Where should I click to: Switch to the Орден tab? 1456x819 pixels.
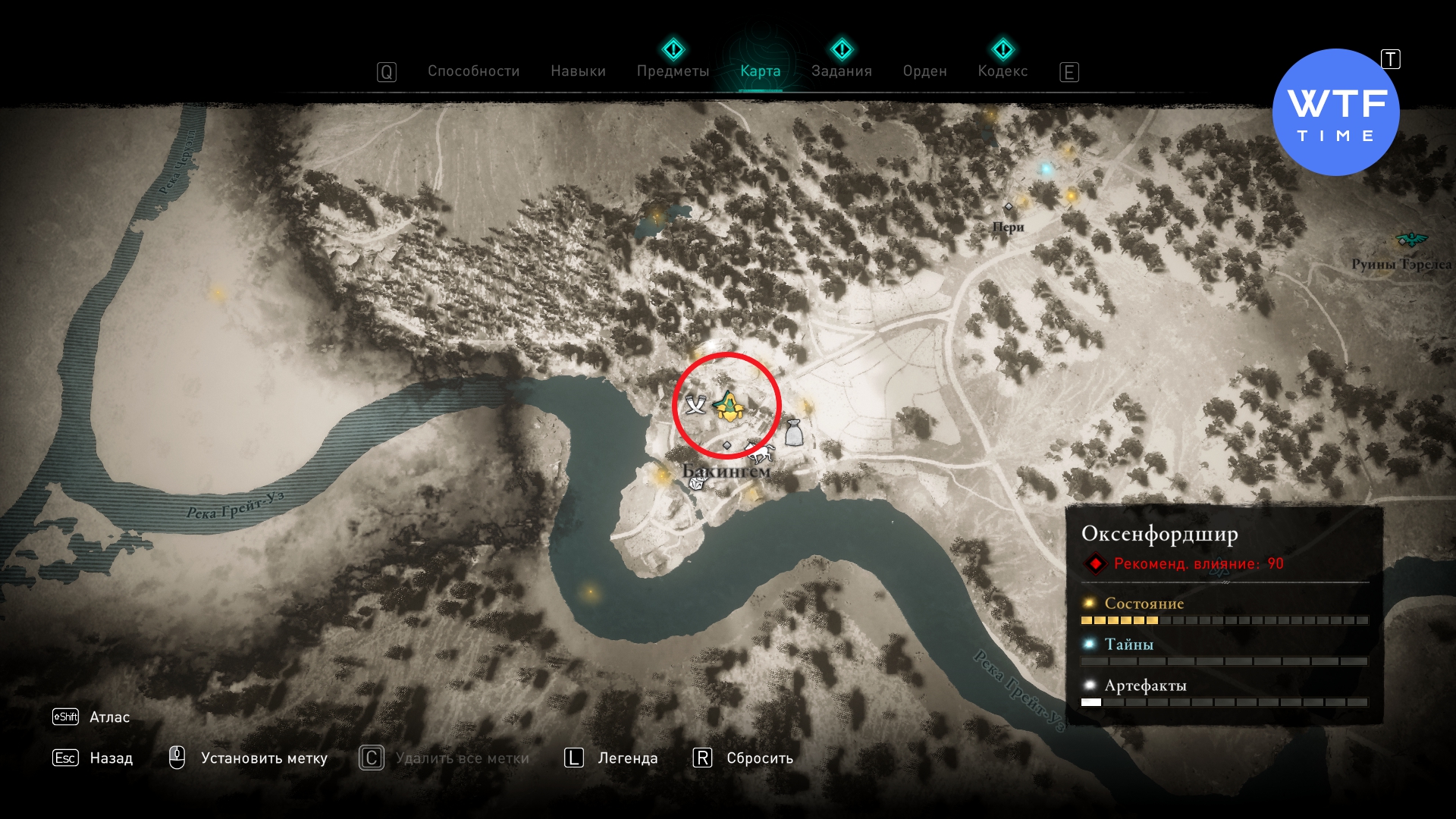pos(924,71)
